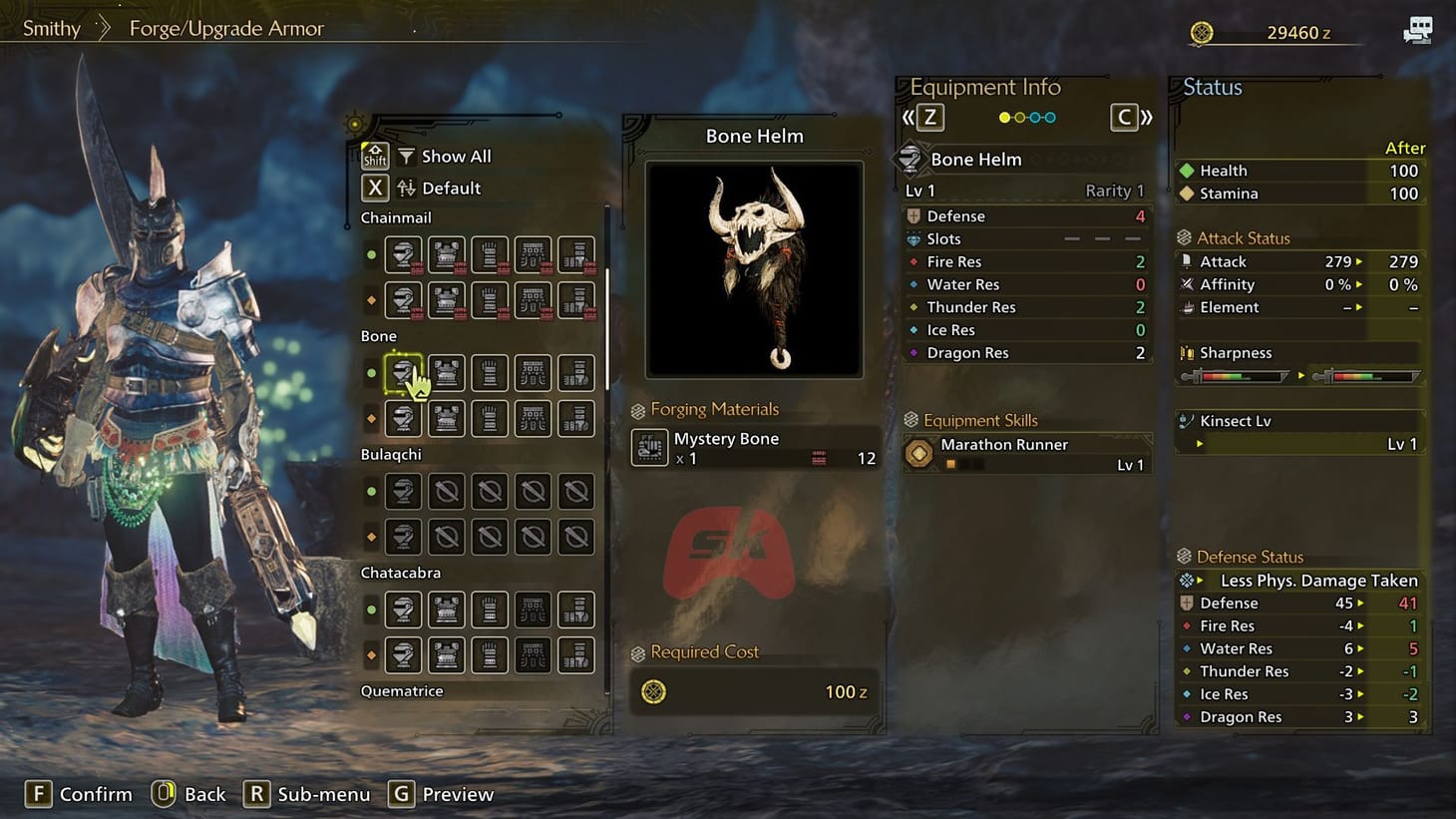Go back to the Smithy menu

(49, 28)
